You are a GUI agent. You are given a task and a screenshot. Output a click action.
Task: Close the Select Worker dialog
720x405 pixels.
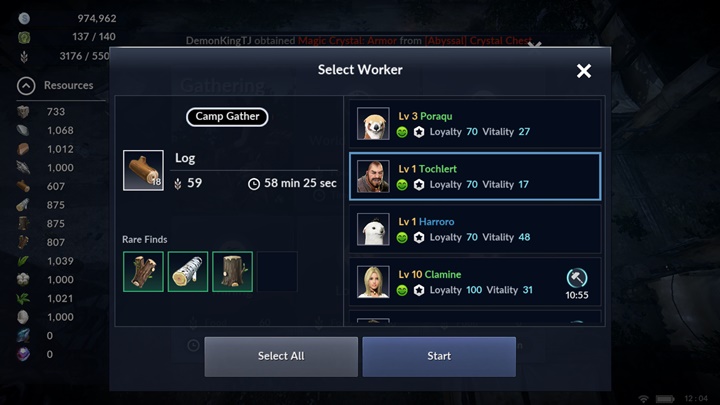pos(584,71)
